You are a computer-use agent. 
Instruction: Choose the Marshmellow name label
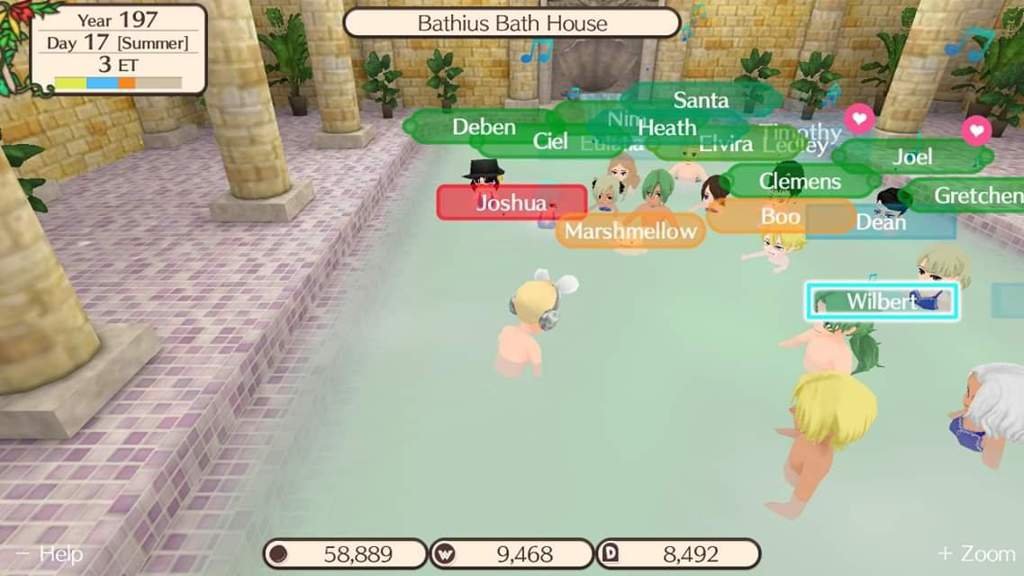tap(629, 232)
